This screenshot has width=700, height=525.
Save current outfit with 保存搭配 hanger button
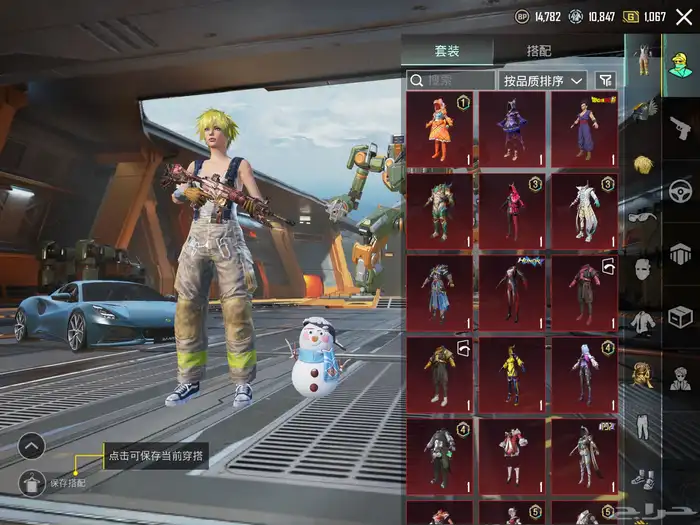[31, 483]
